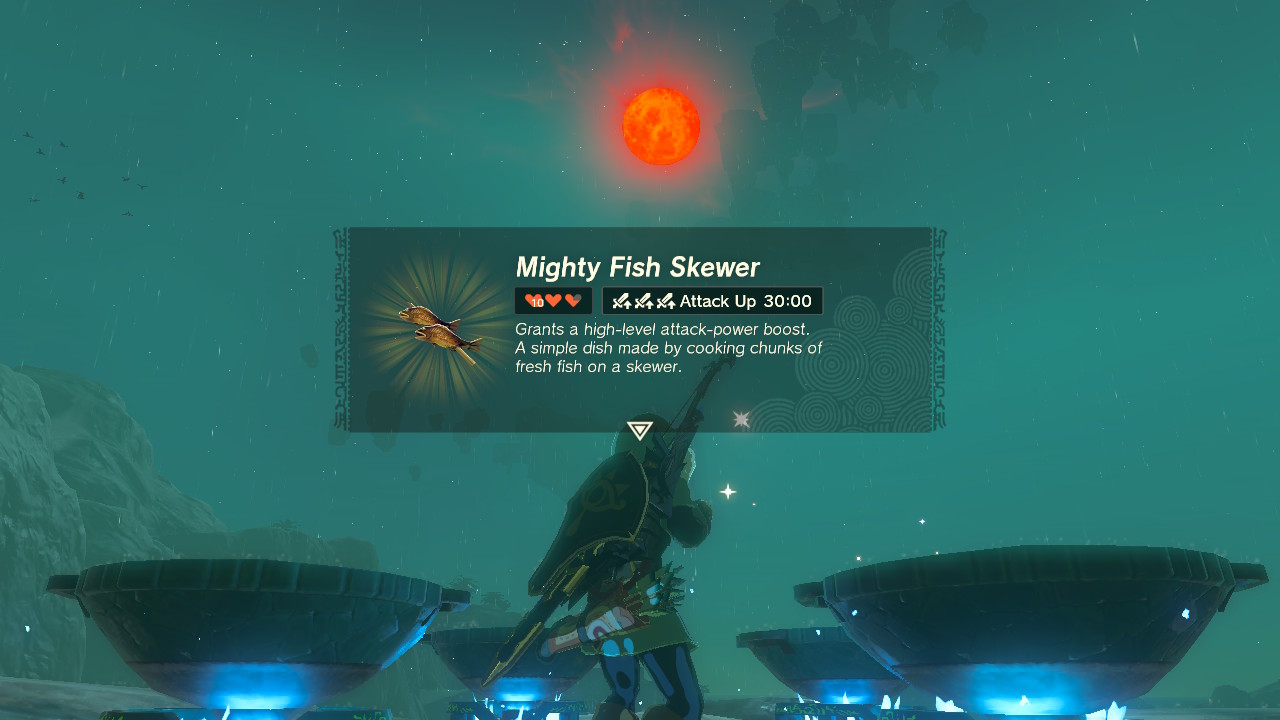
Task: Toggle the Attack Up effect banner
Action: pyautogui.click(x=712, y=300)
